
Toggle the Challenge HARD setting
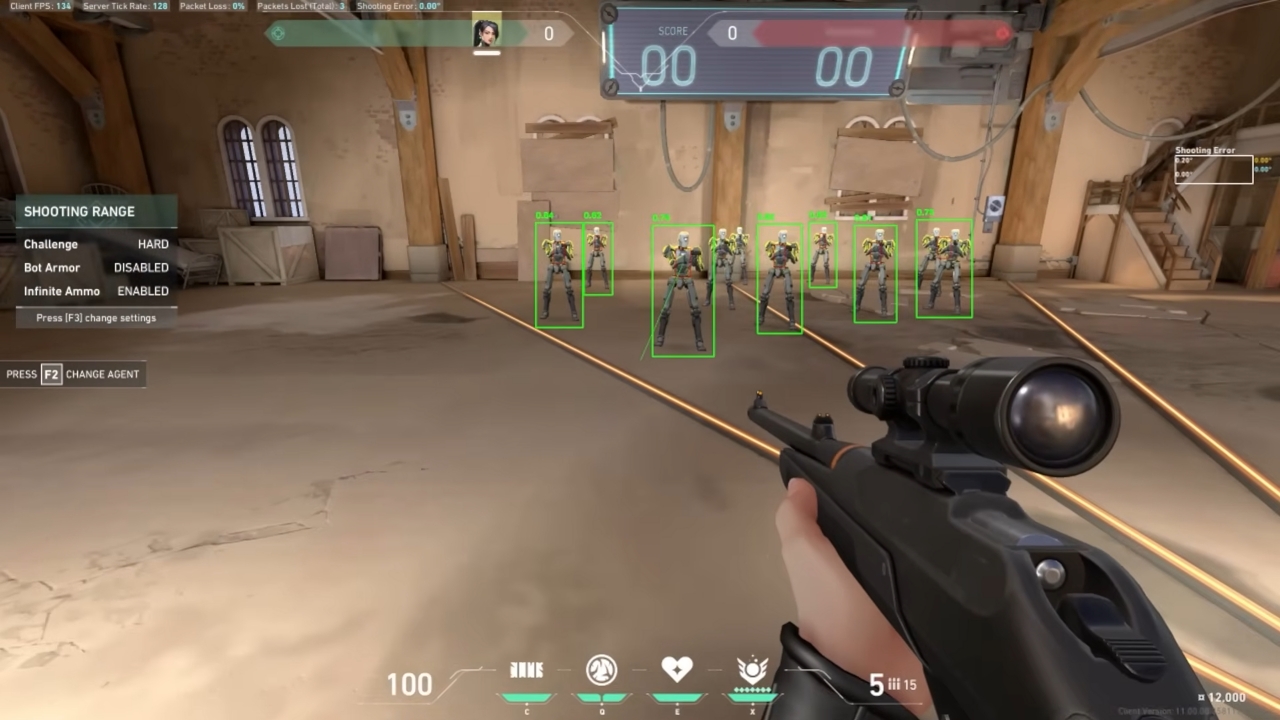155,244
